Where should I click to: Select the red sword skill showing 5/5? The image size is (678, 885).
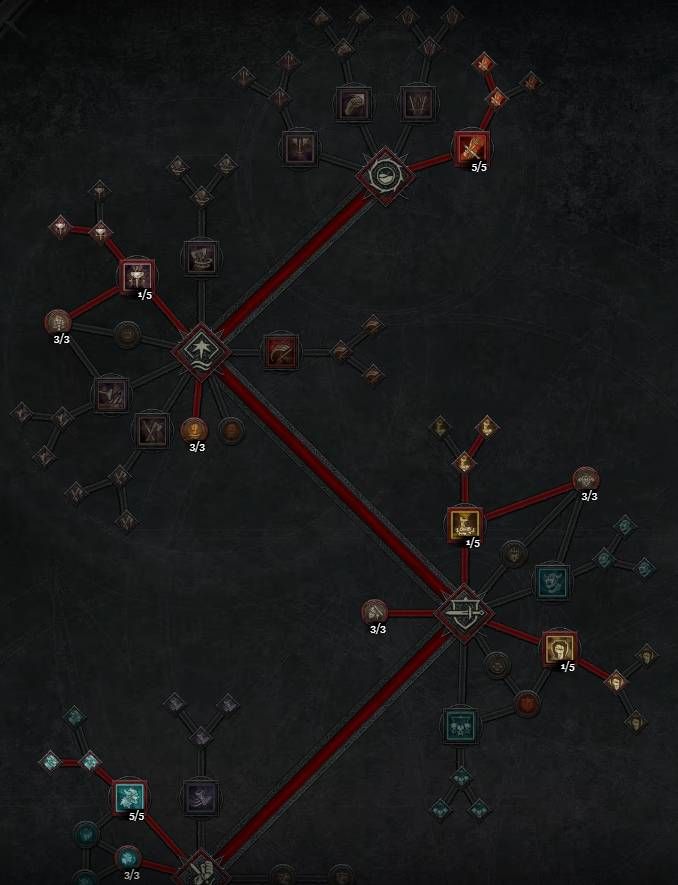470,147
